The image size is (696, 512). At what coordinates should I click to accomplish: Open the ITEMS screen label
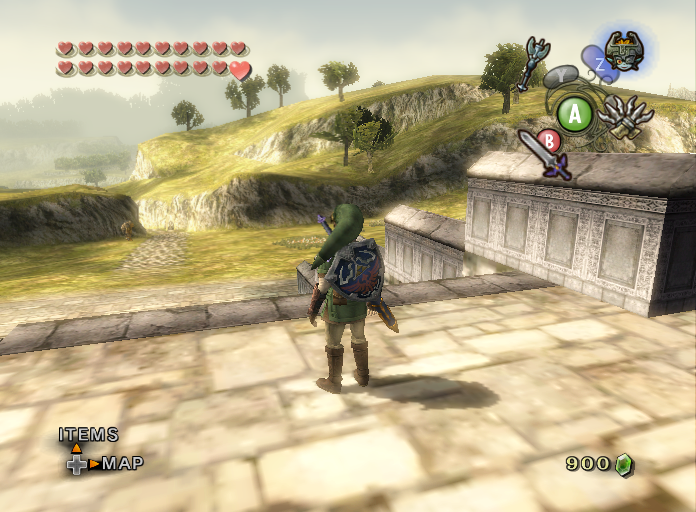(88, 435)
